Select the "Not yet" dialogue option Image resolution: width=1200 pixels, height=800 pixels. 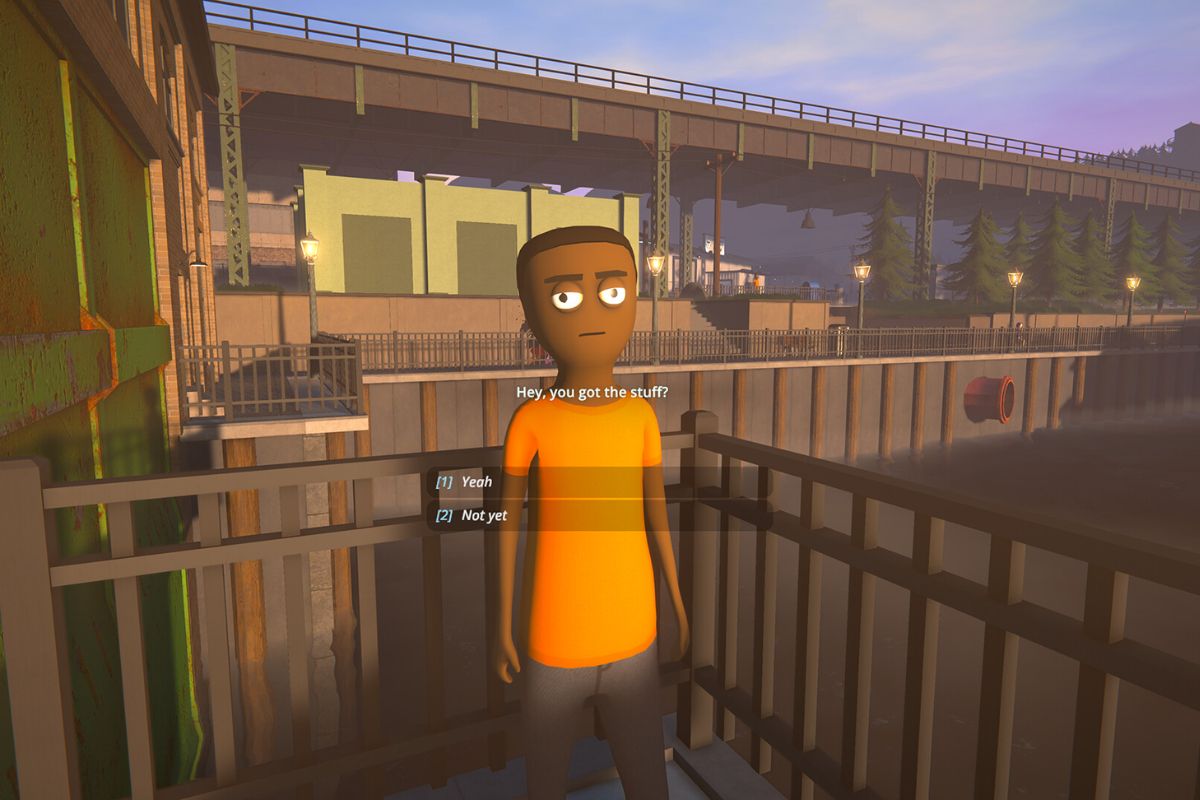coord(484,516)
